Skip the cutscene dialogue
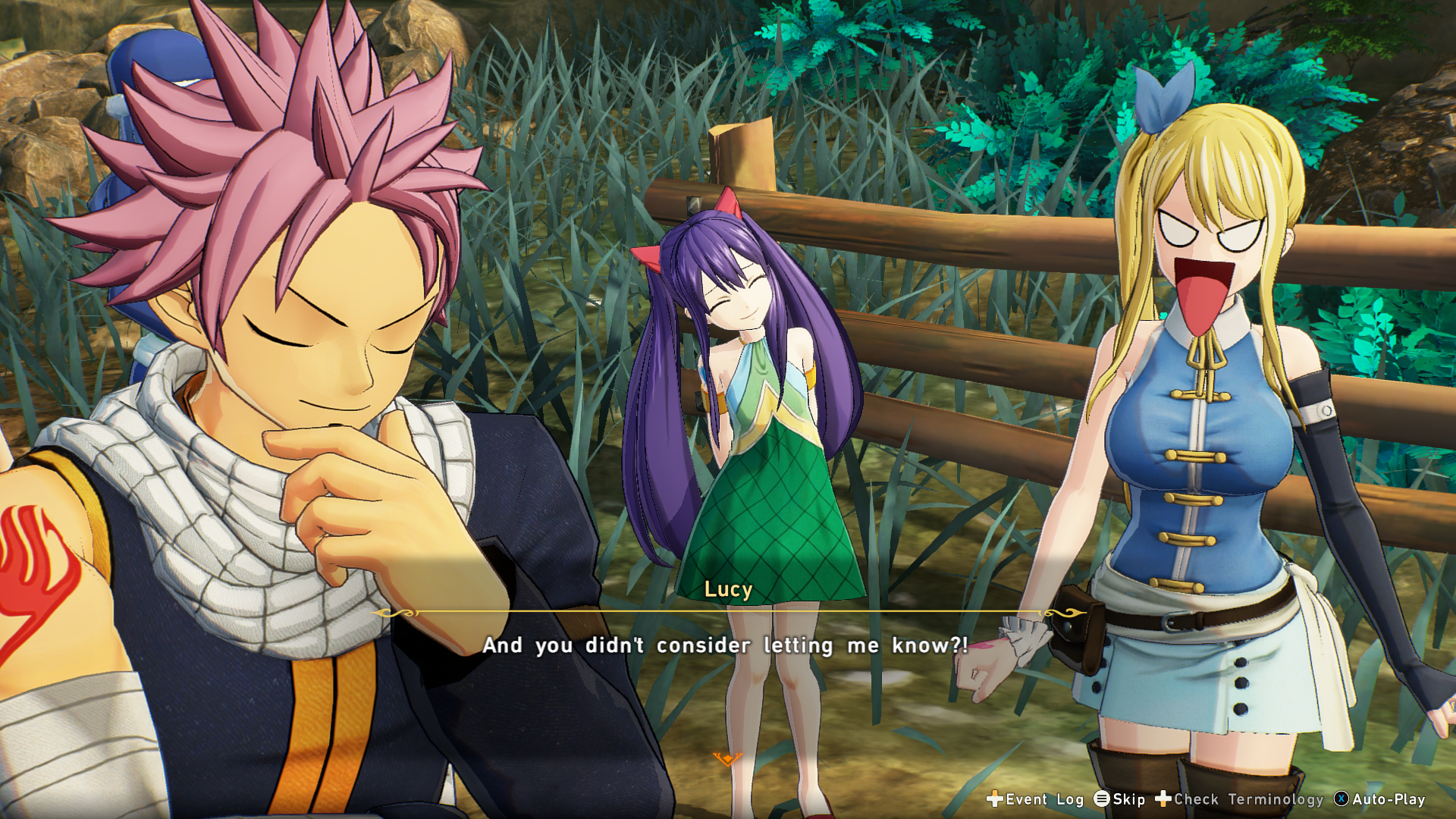This screenshot has width=1456, height=819. click(1120, 799)
